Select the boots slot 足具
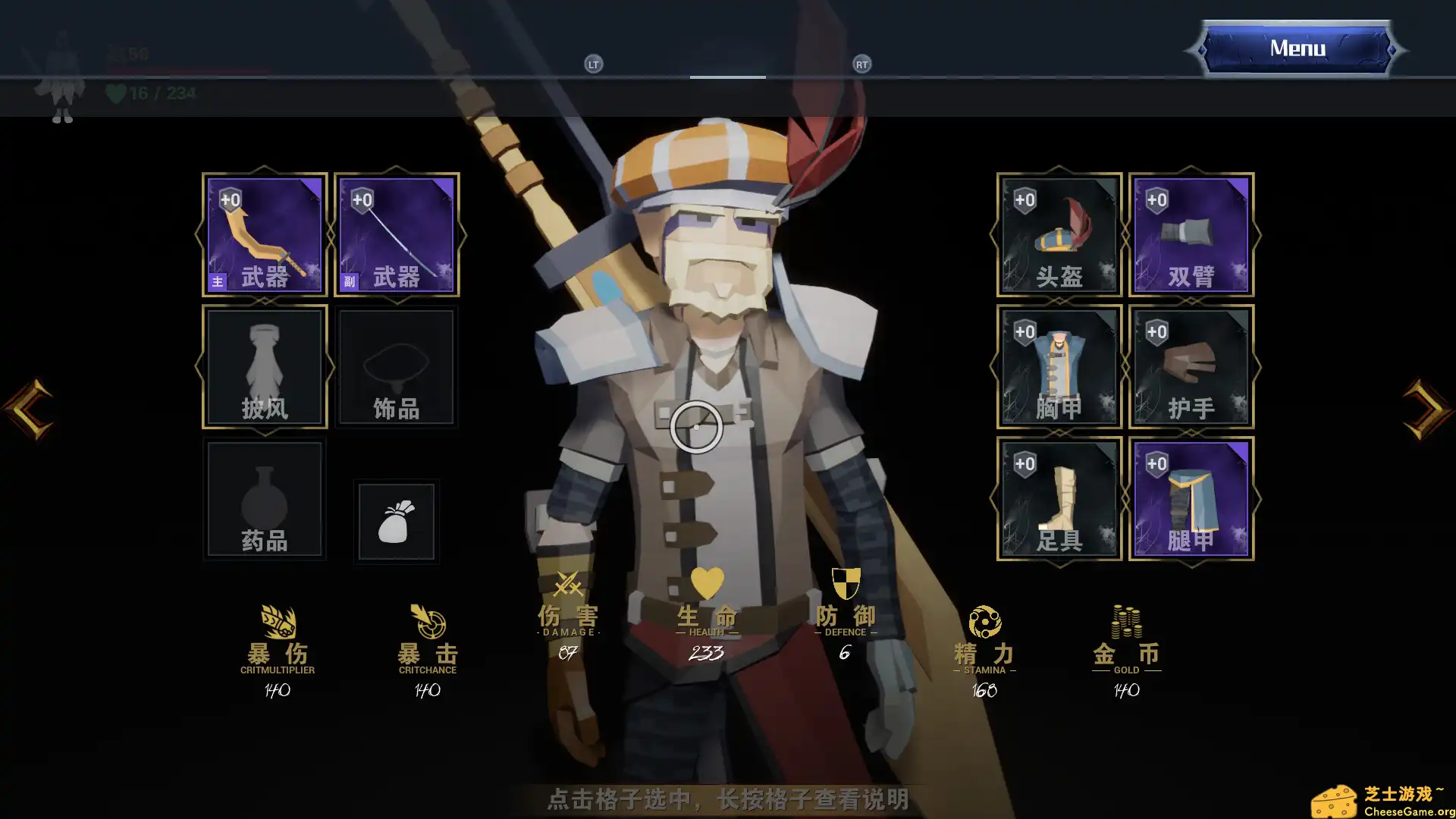 point(1058,499)
